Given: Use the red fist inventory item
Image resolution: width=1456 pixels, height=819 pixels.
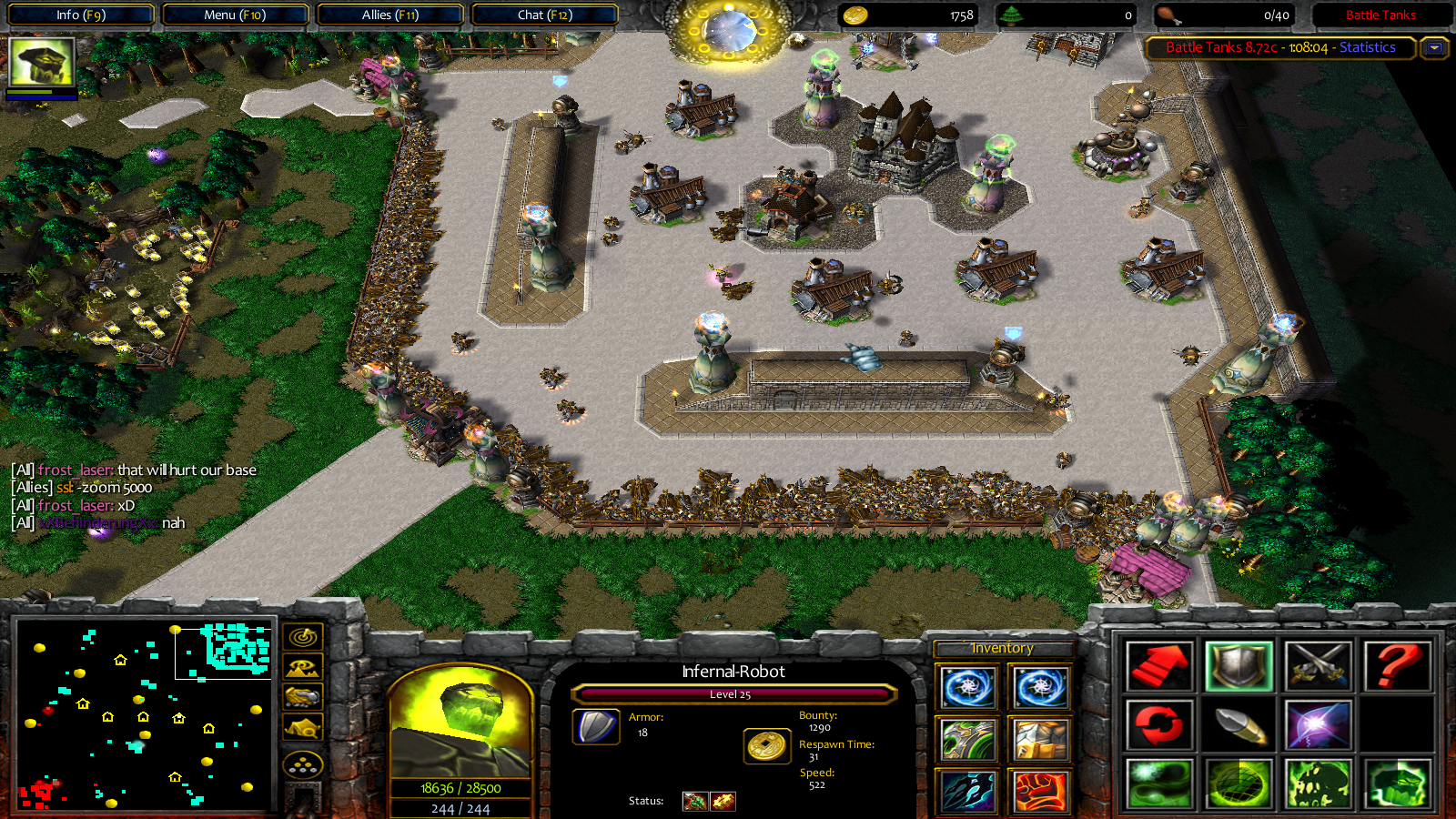Looking at the screenshot, I should tap(1040, 791).
